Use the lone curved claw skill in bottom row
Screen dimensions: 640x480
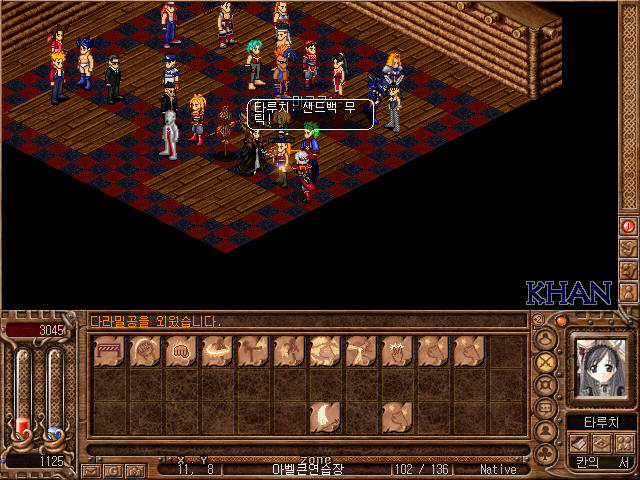pyautogui.click(x=324, y=416)
